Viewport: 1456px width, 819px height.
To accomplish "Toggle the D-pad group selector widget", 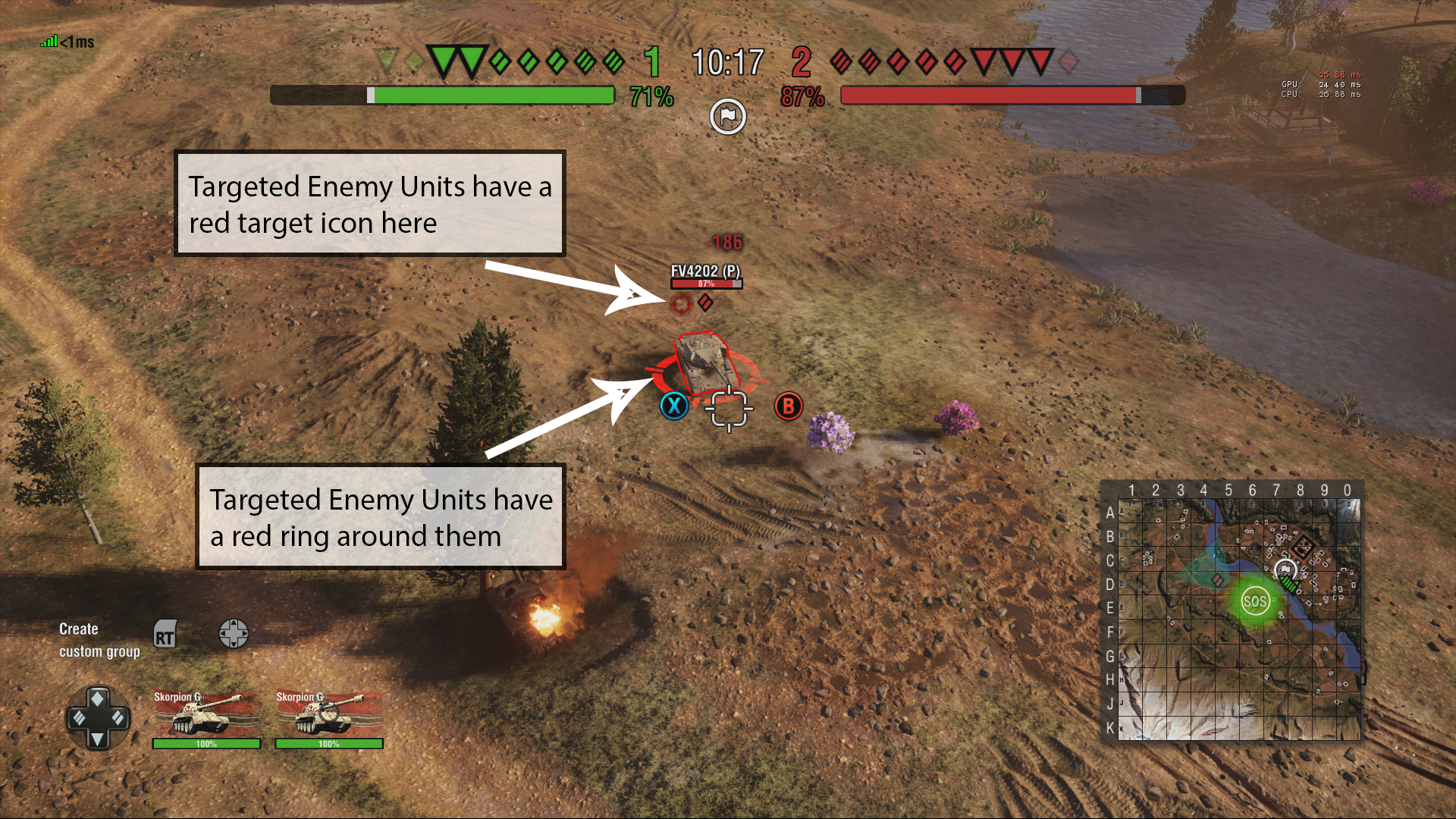I will point(97,718).
